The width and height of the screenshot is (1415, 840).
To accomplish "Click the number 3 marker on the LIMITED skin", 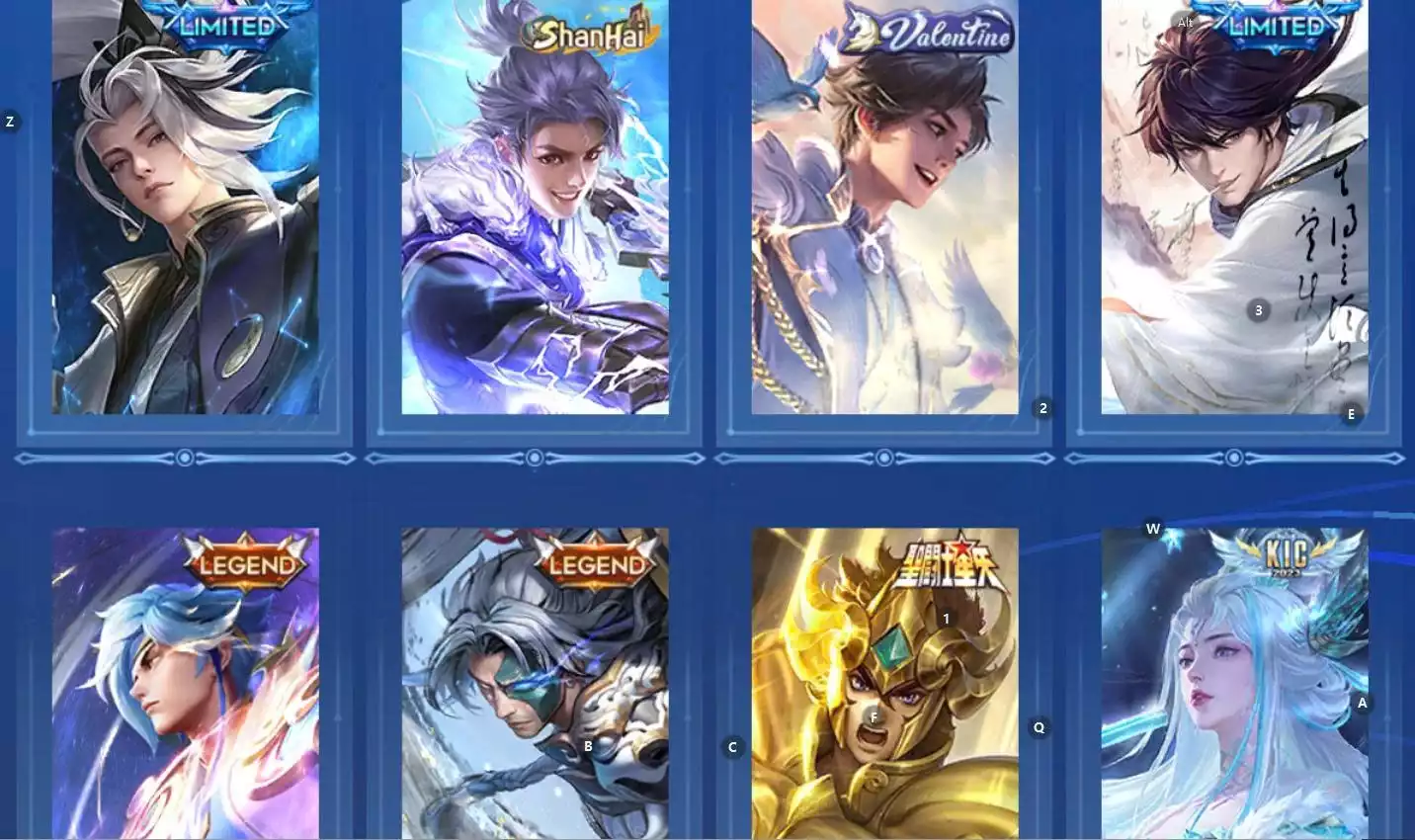I will pyautogui.click(x=1258, y=309).
